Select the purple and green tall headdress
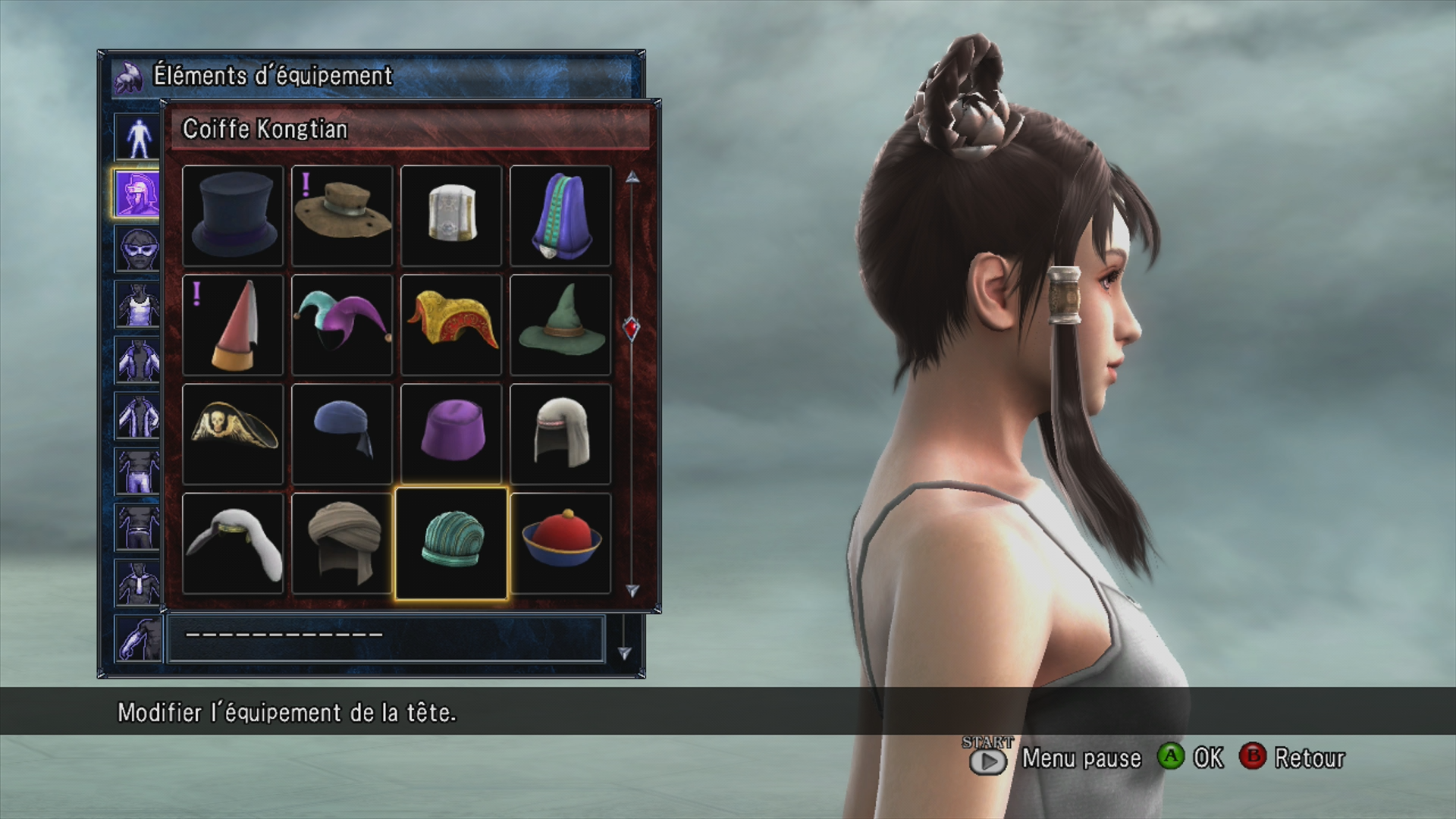This screenshot has height=819, width=1456. (560, 216)
